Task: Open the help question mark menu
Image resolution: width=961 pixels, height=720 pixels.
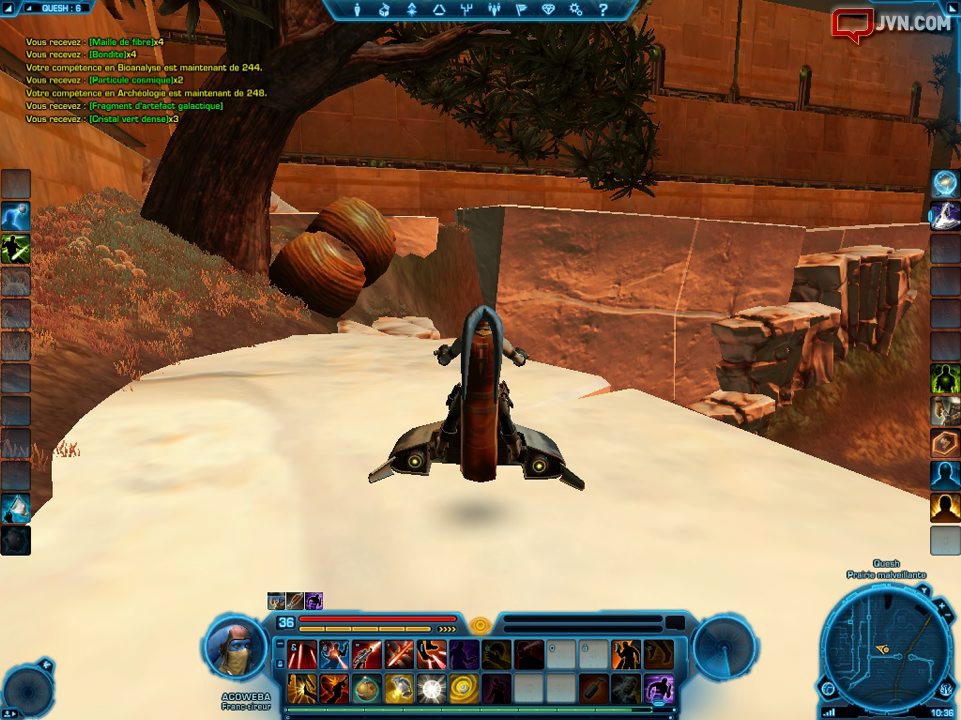Action: tap(602, 10)
